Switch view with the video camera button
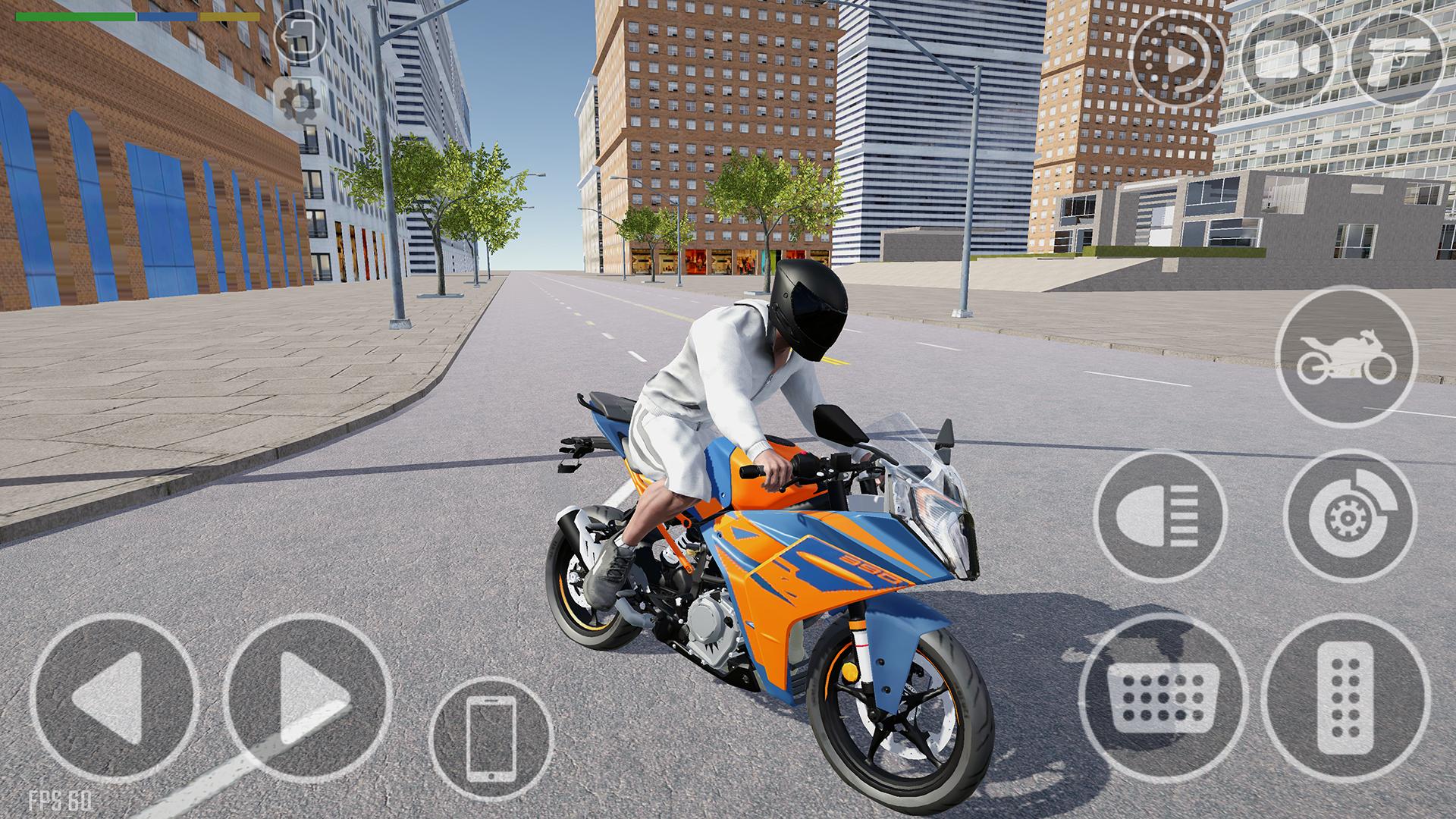Image resolution: width=1456 pixels, height=819 pixels. pos(1291,58)
